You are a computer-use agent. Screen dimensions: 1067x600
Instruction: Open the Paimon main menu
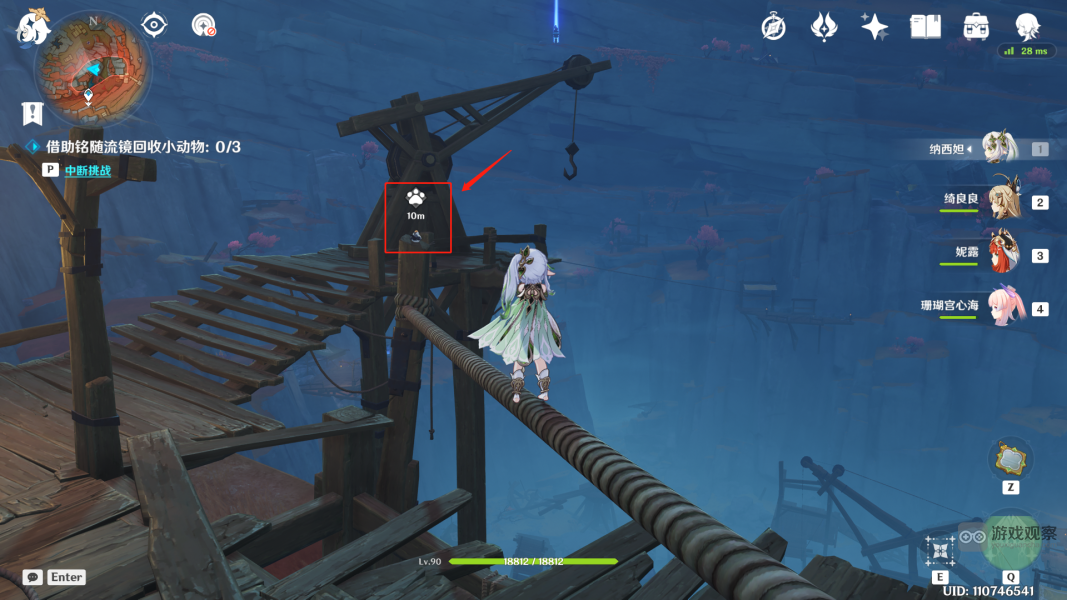[32, 26]
